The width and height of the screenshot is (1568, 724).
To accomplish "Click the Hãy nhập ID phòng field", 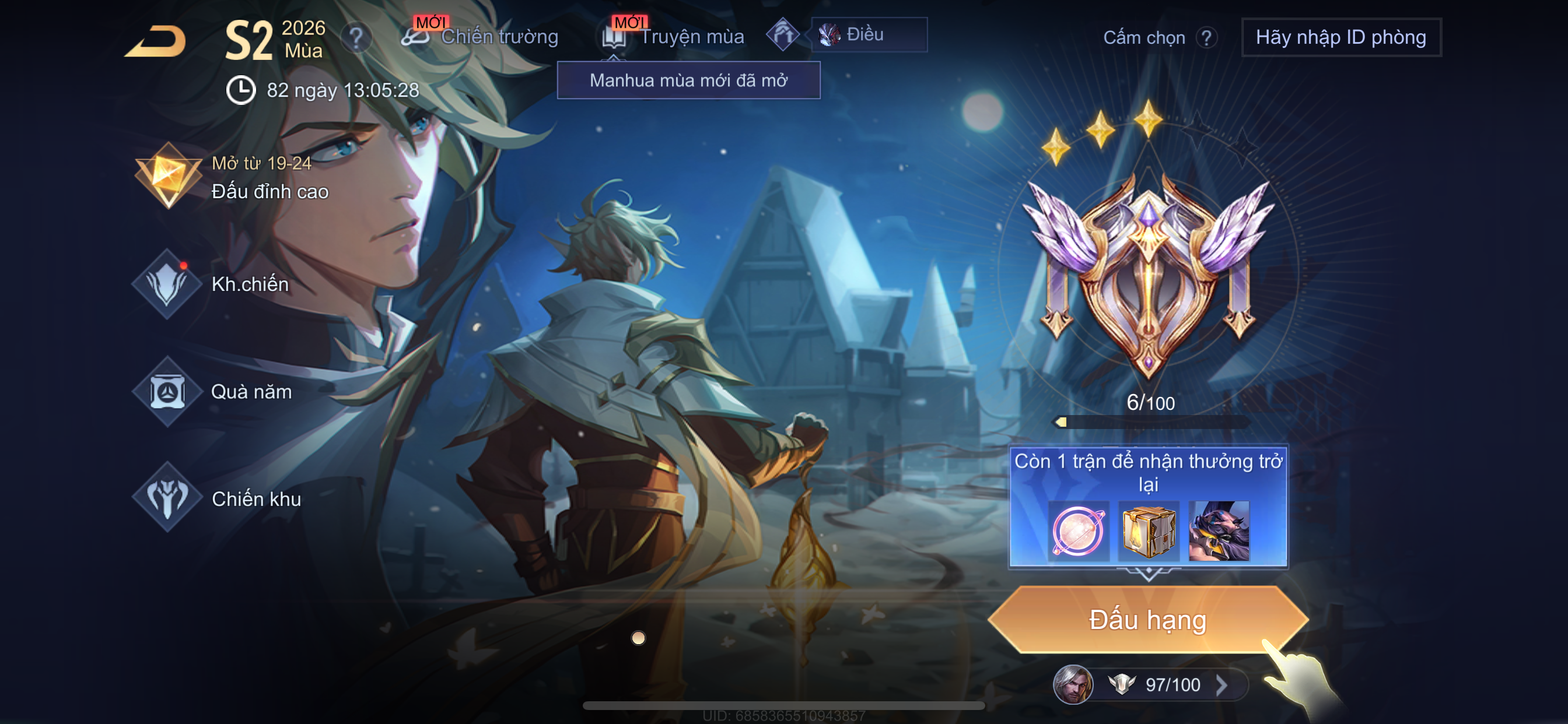I will (1340, 37).
